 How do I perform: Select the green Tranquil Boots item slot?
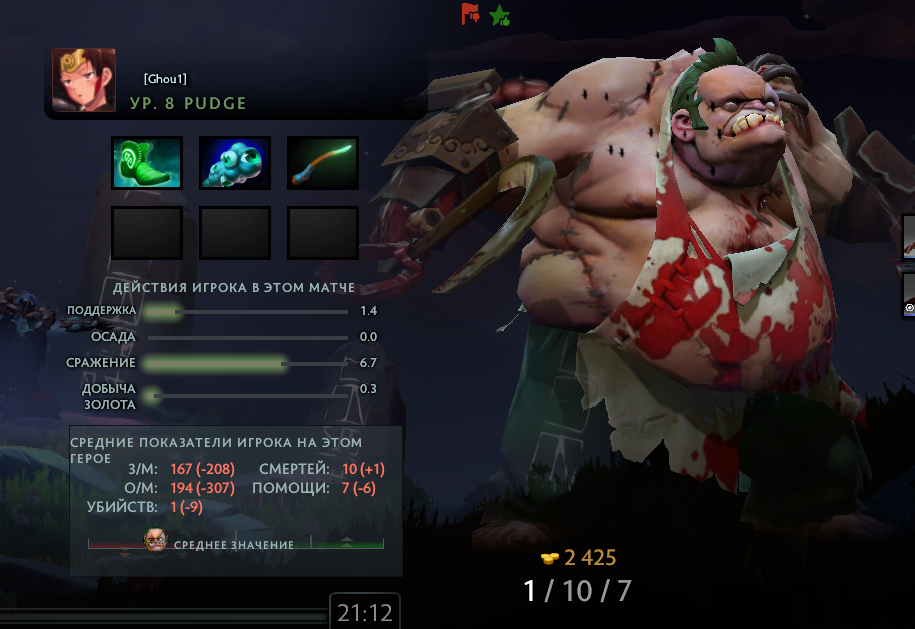click(147, 163)
